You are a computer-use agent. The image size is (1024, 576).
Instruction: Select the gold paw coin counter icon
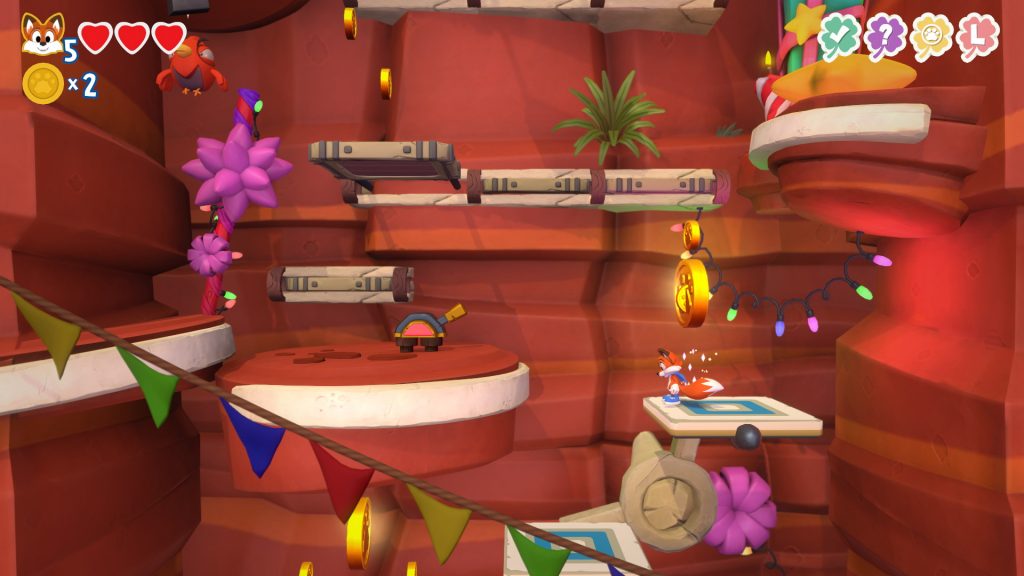coord(43,84)
